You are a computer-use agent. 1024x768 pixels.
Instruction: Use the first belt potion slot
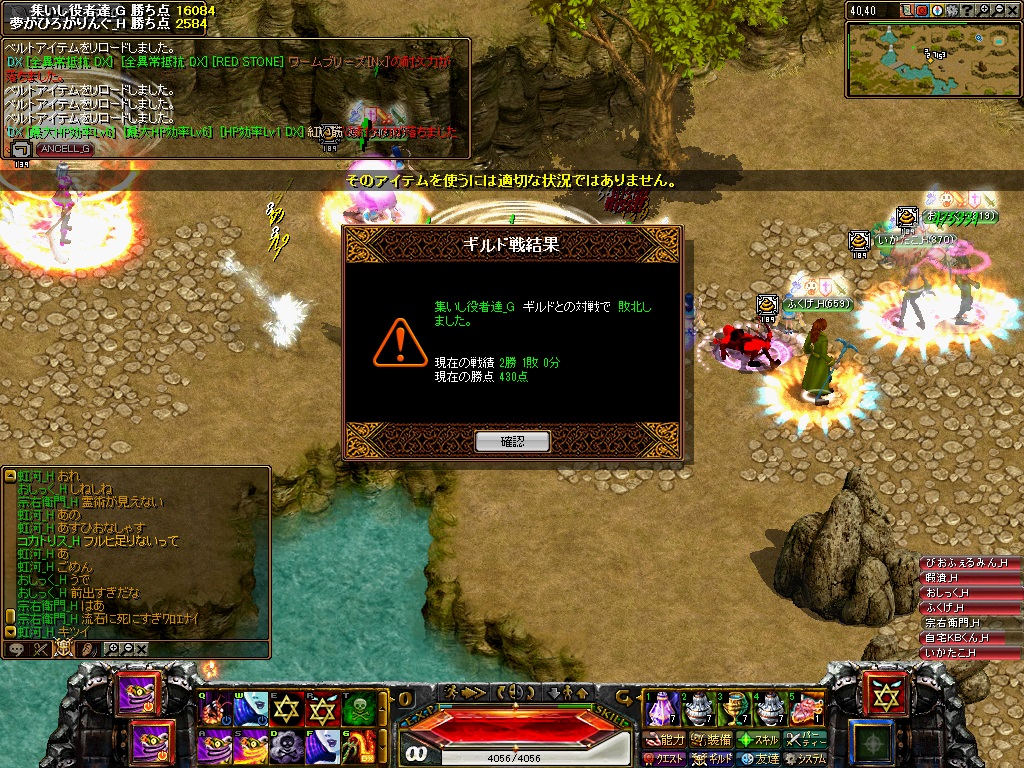tap(661, 710)
